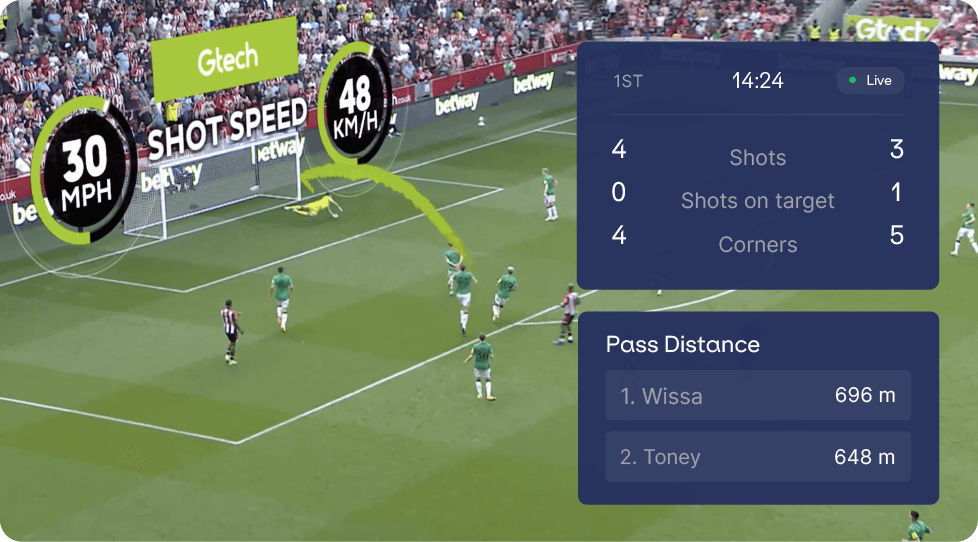Viewport: 978px width, 542px height.
Task: Click the Live status badge
Action: (x=870, y=80)
